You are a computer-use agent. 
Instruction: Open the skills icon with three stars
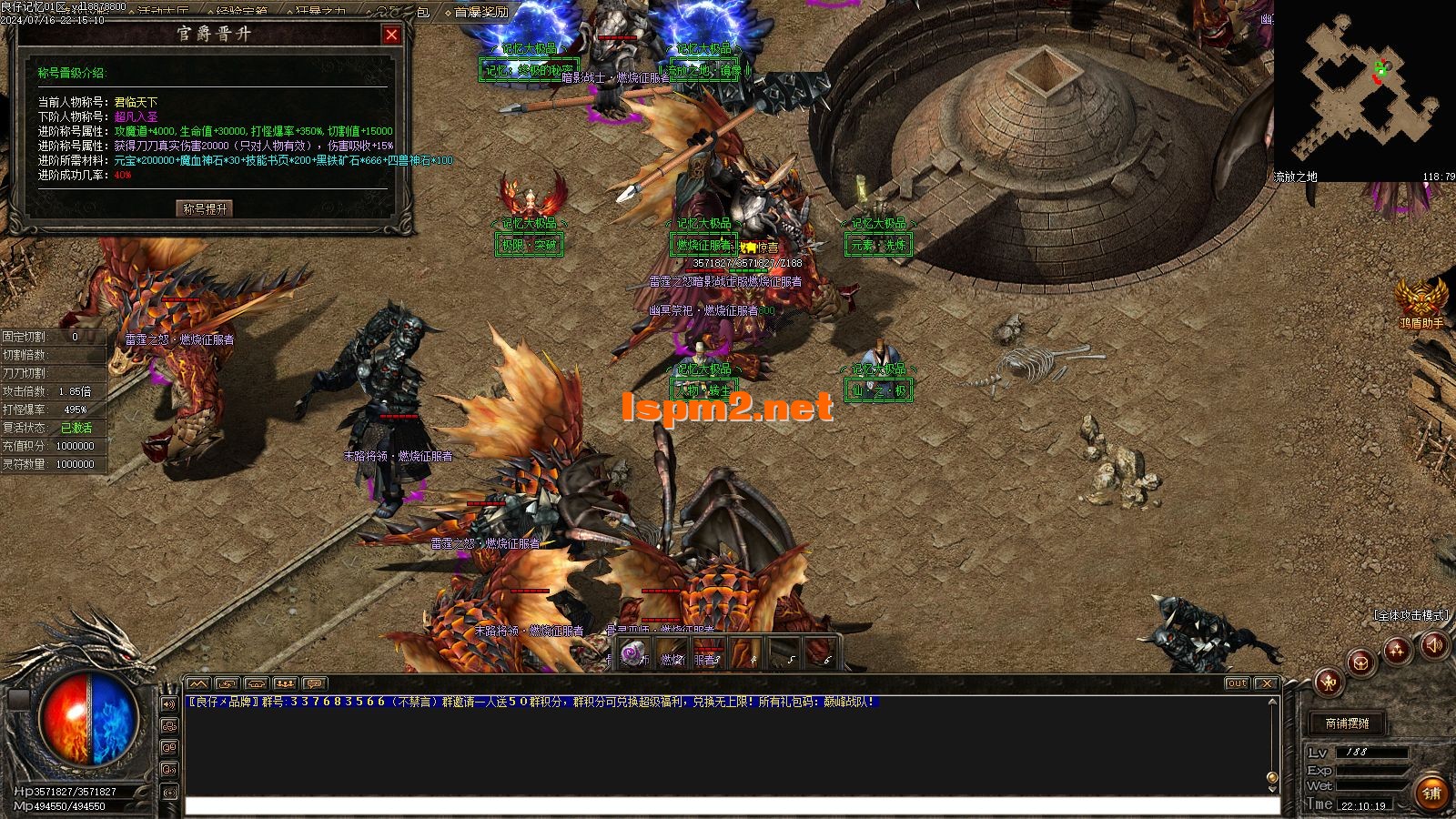coord(1397,650)
